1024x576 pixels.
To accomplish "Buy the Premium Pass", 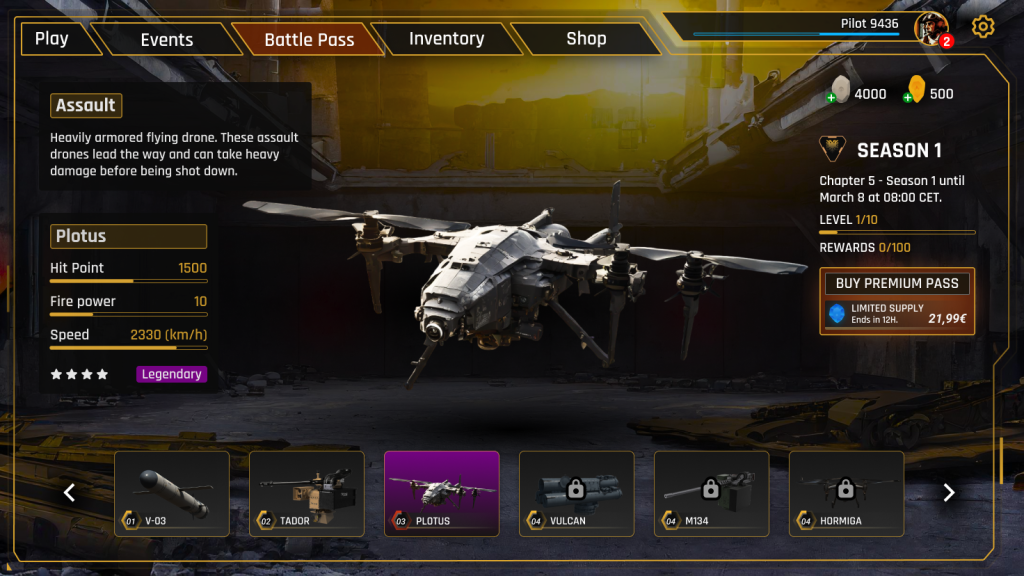I will pyautogui.click(x=896, y=283).
